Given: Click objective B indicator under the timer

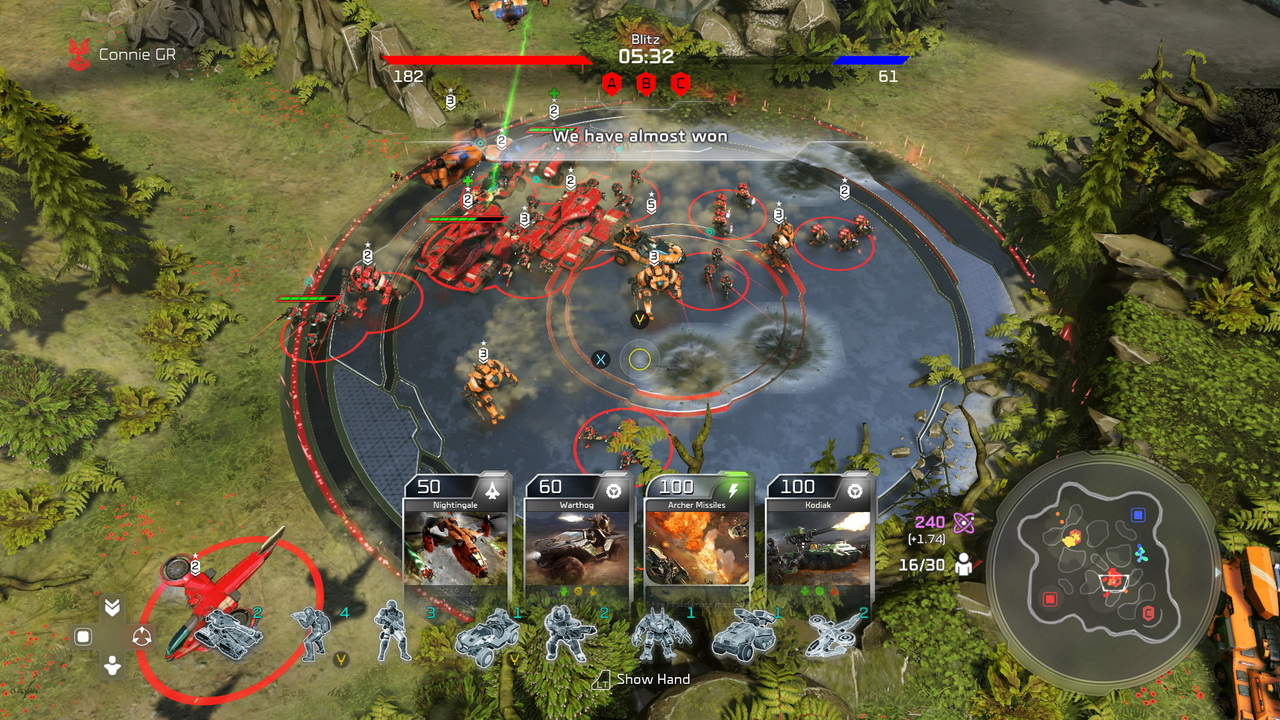Looking at the screenshot, I should (646, 84).
